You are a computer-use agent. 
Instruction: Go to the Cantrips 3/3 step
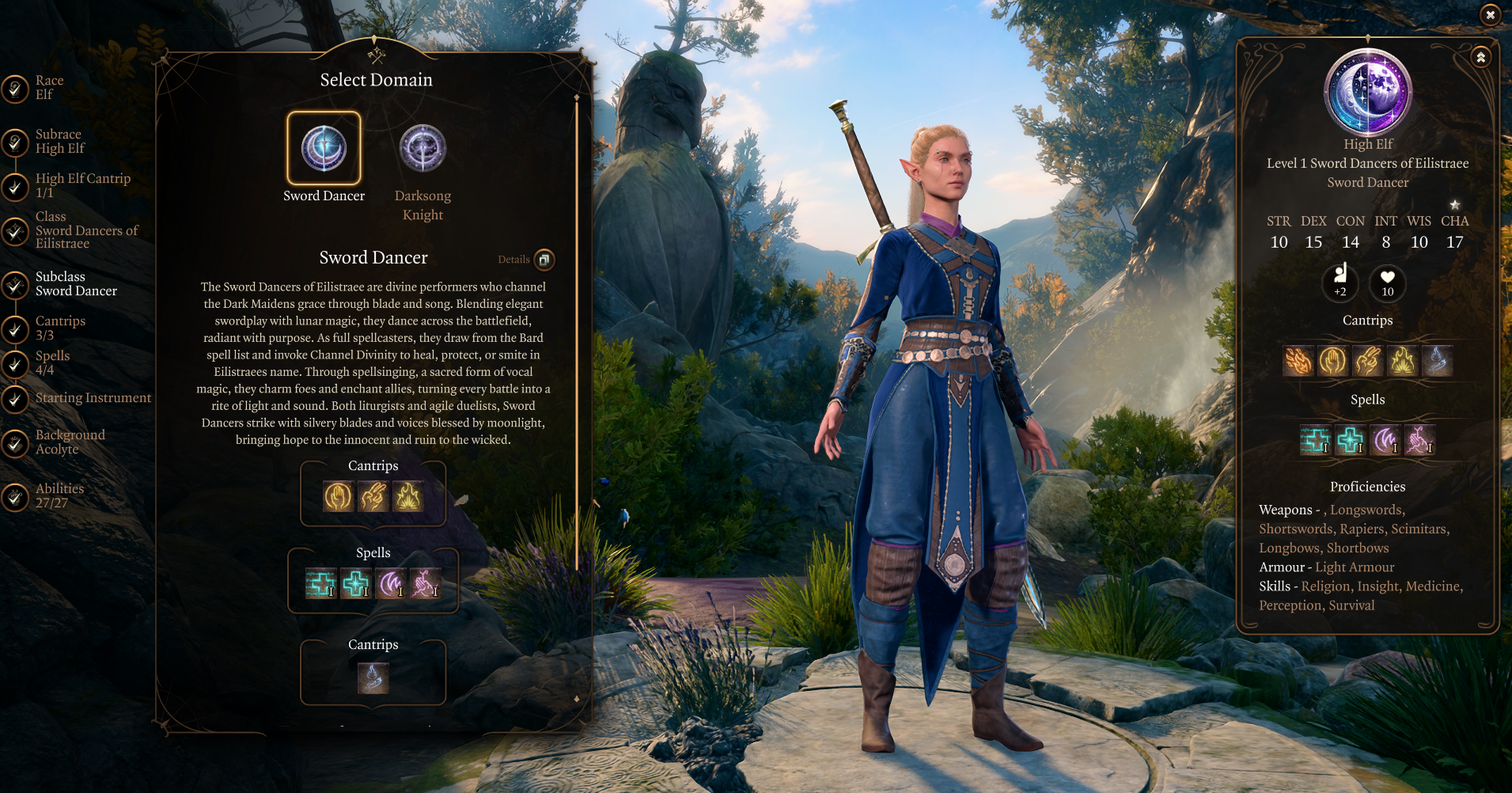(x=60, y=328)
